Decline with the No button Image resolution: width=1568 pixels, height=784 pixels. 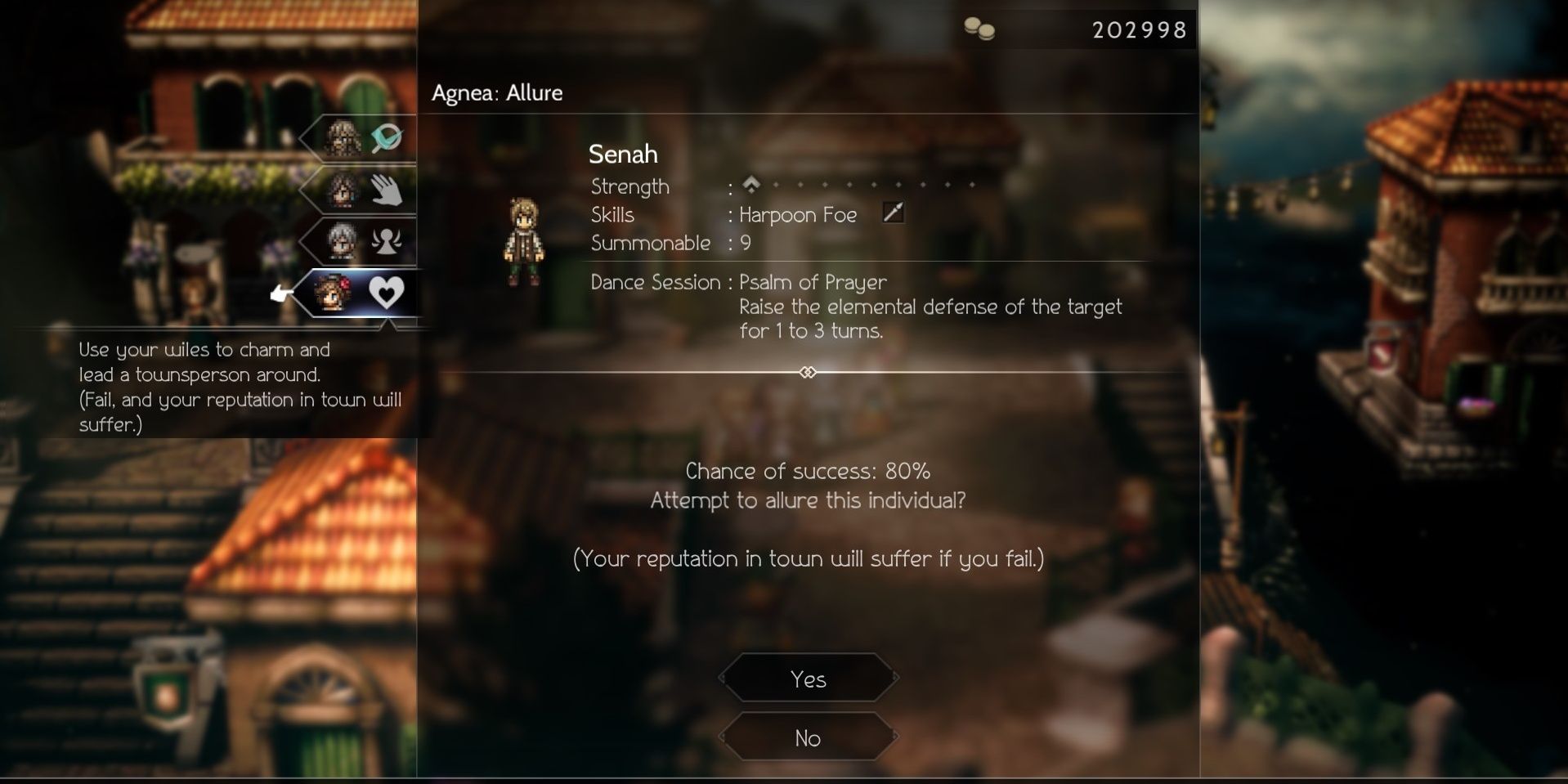tap(808, 737)
